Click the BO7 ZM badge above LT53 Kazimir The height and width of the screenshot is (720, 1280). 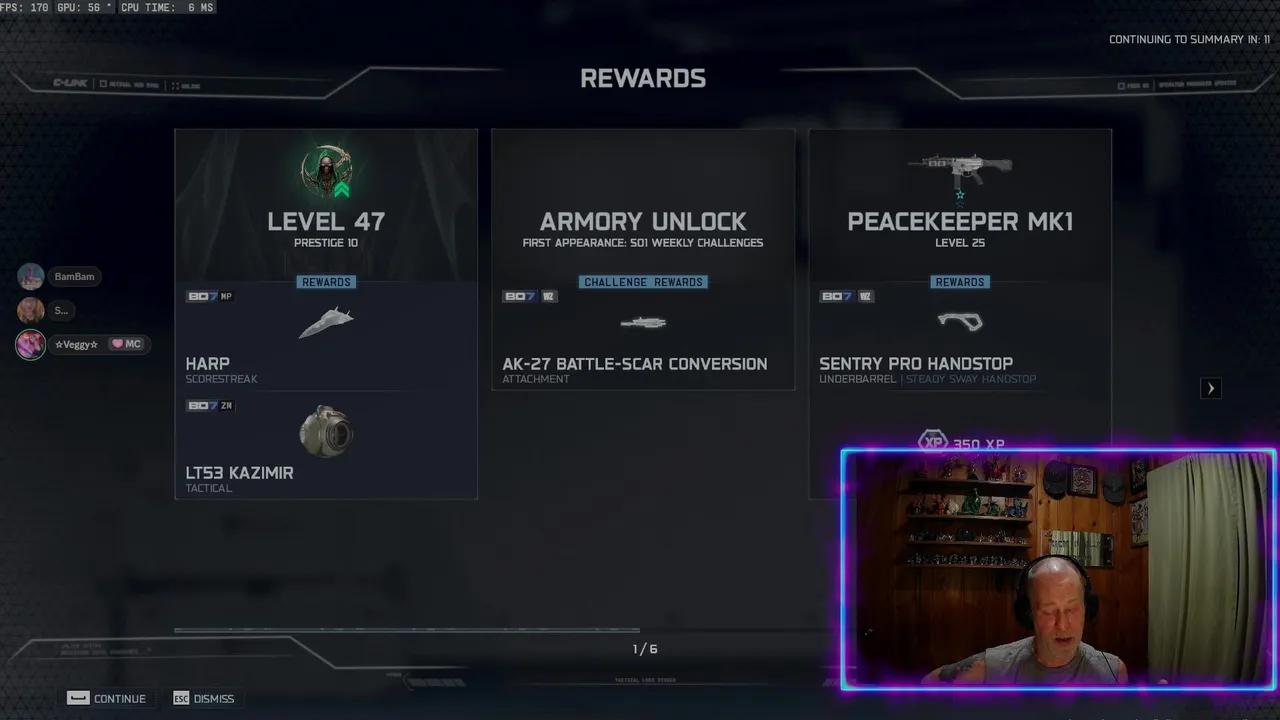(210, 405)
